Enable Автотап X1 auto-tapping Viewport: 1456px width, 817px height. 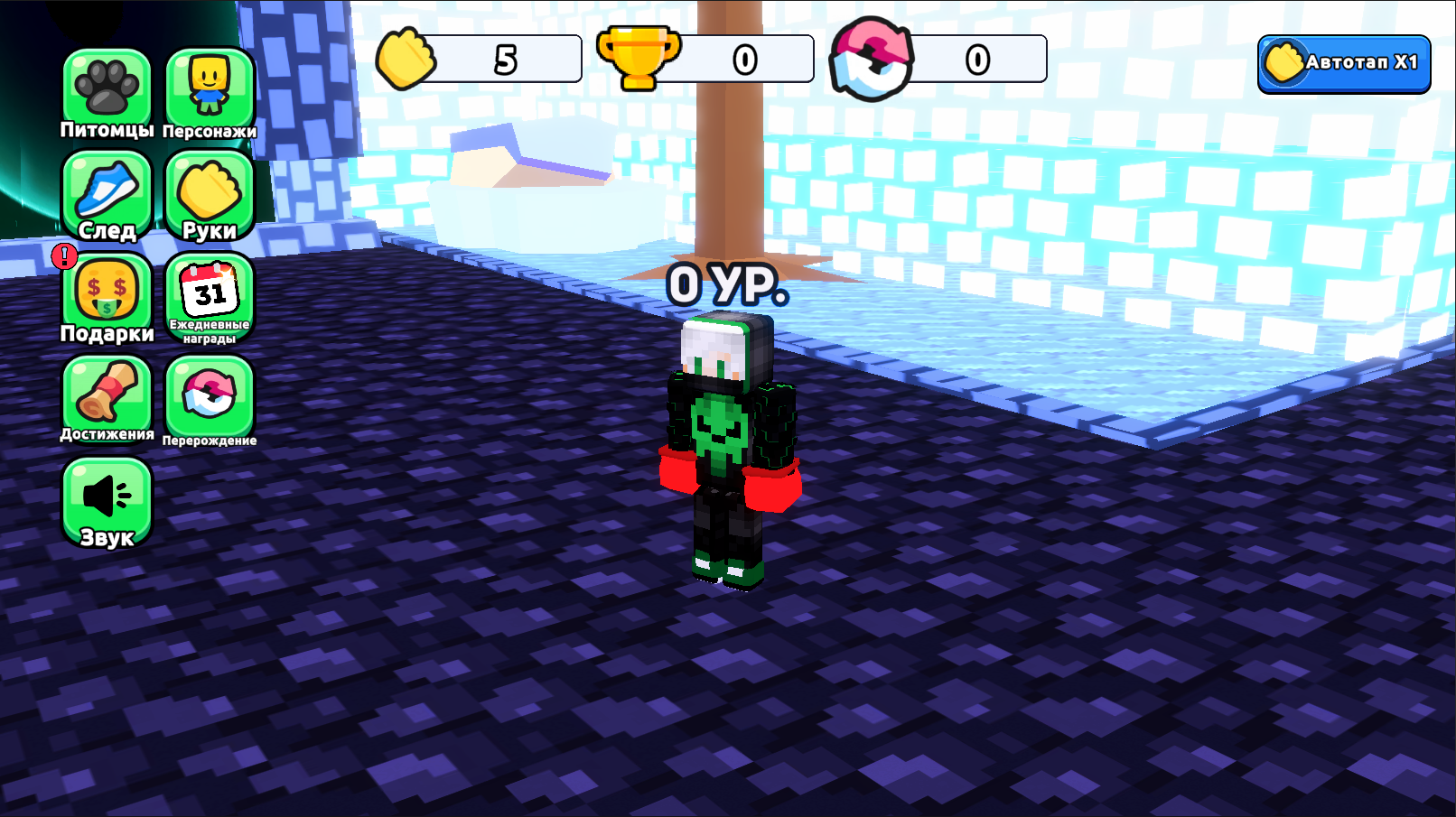(x=1343, y=63)
